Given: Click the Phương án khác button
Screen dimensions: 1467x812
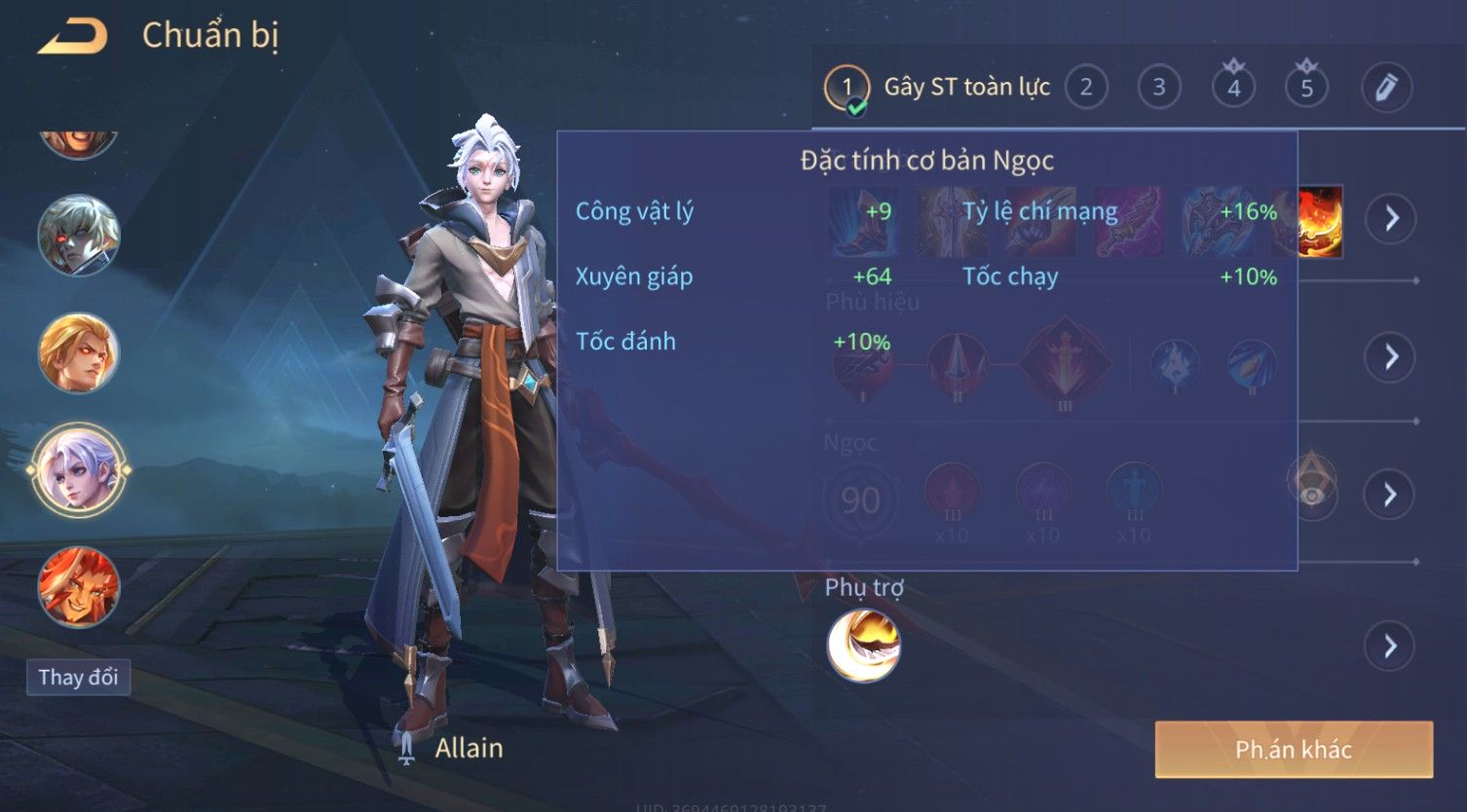Looking at the screenshot, I should click(x=1293, y=749).
